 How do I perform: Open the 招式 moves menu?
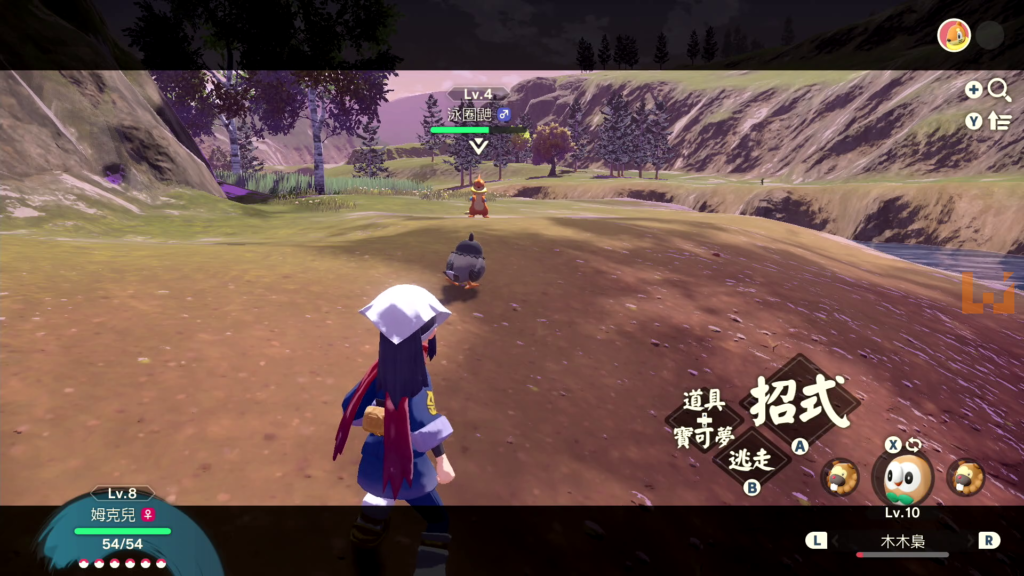(x=798, y=400)
